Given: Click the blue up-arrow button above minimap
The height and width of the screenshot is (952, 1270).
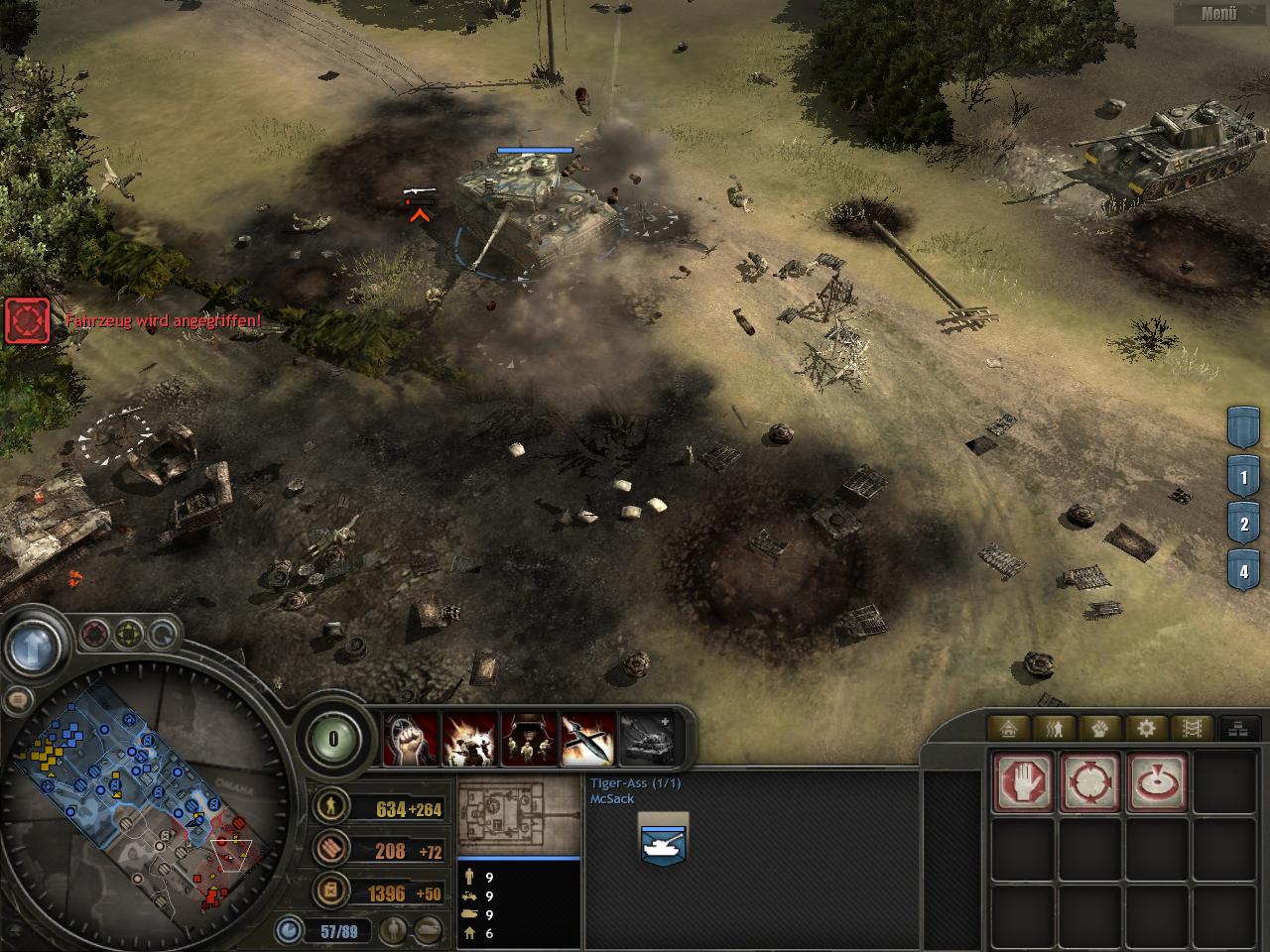Looking at the screenshot, I should pos(31,647).
